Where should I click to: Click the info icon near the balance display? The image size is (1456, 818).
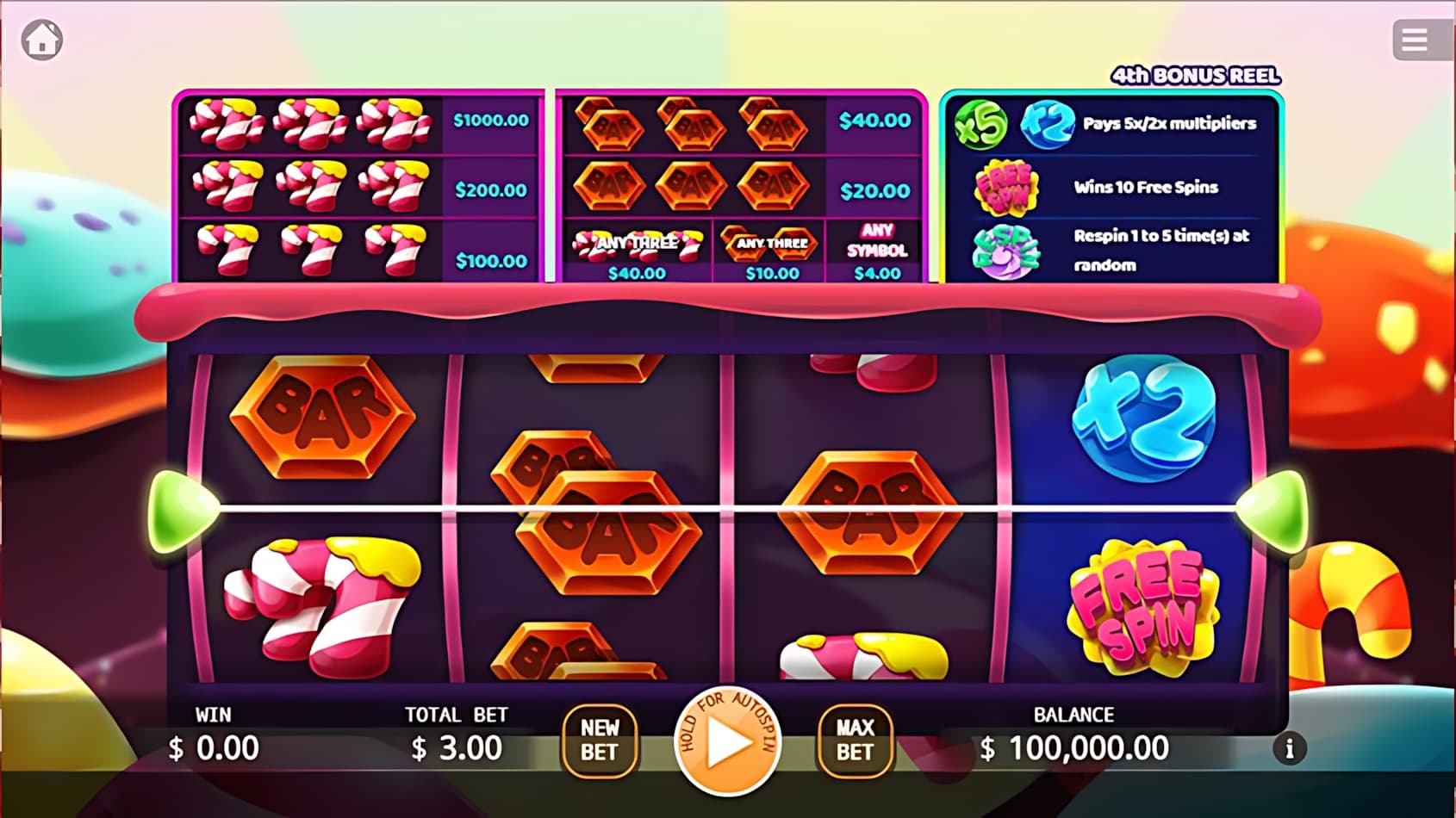(1290, 749)
